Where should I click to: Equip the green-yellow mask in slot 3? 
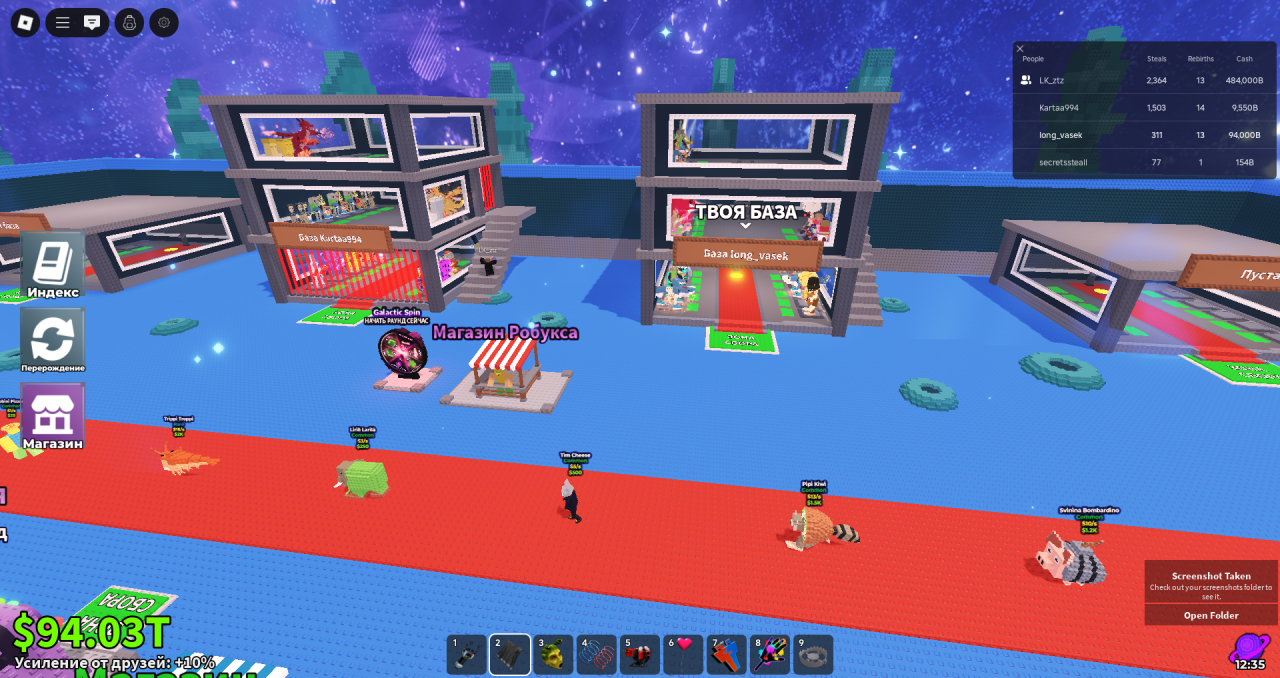553,655
